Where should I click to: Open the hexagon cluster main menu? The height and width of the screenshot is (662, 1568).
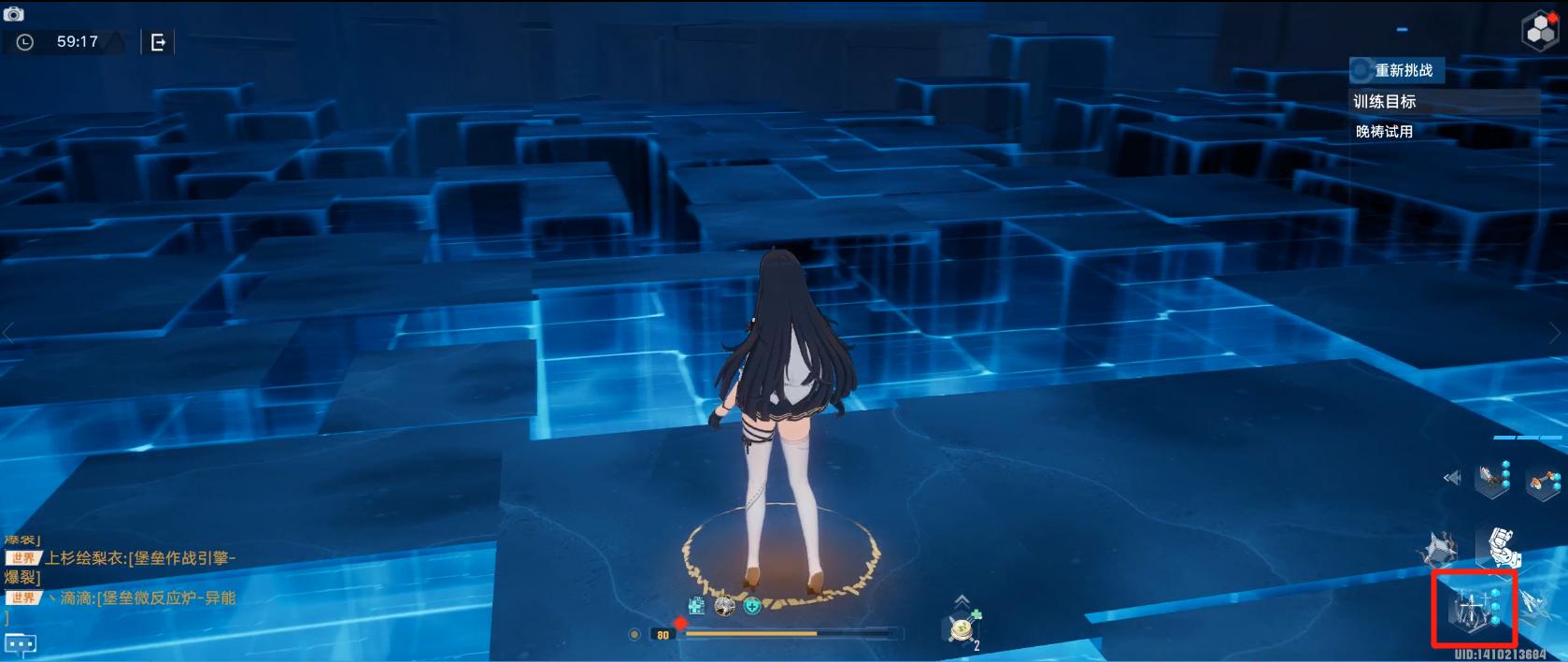click(x=1539, y=31)
